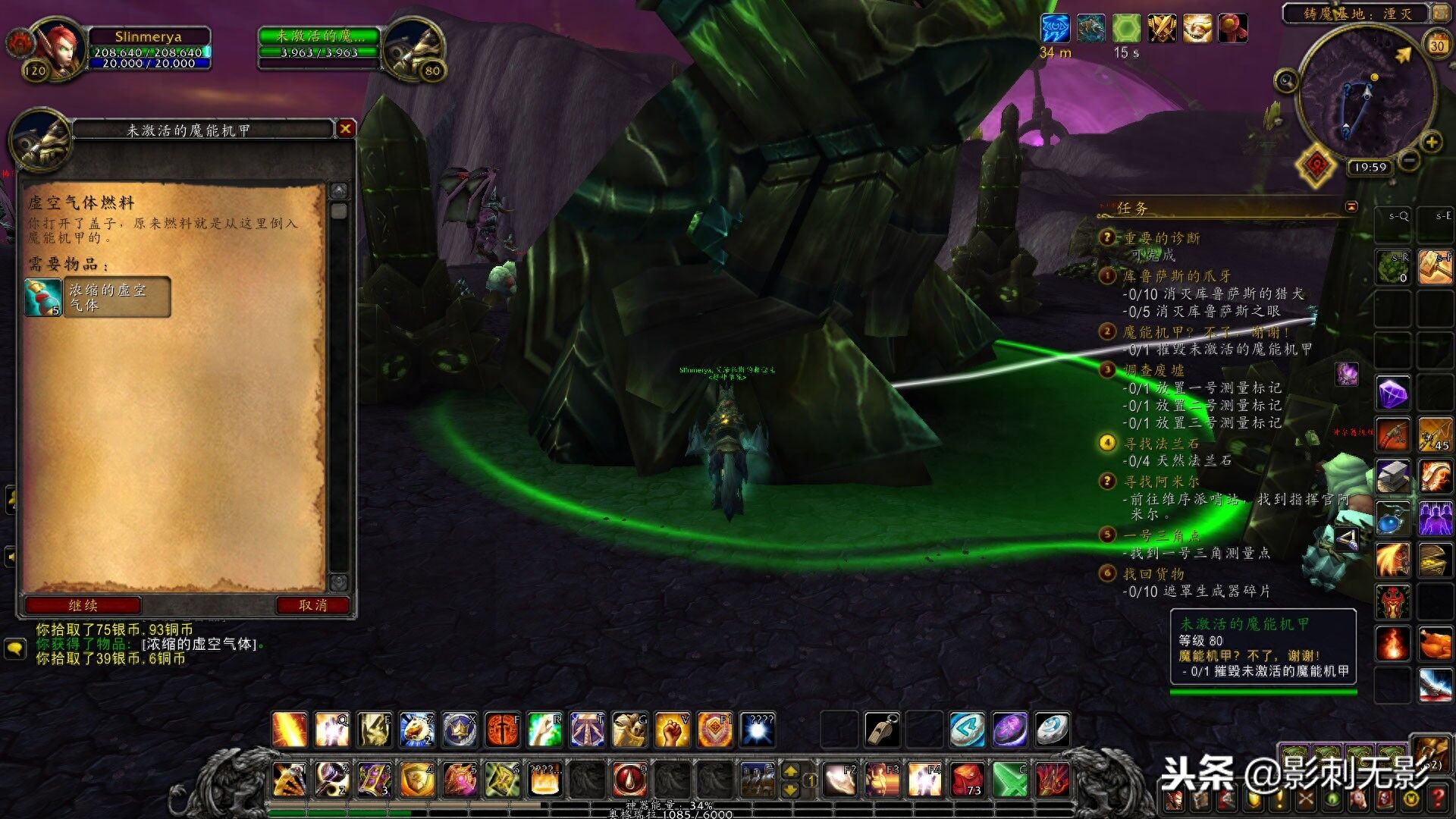Click the red 继续 (Continue) button
1456x819 pixels.
(83, 605)
